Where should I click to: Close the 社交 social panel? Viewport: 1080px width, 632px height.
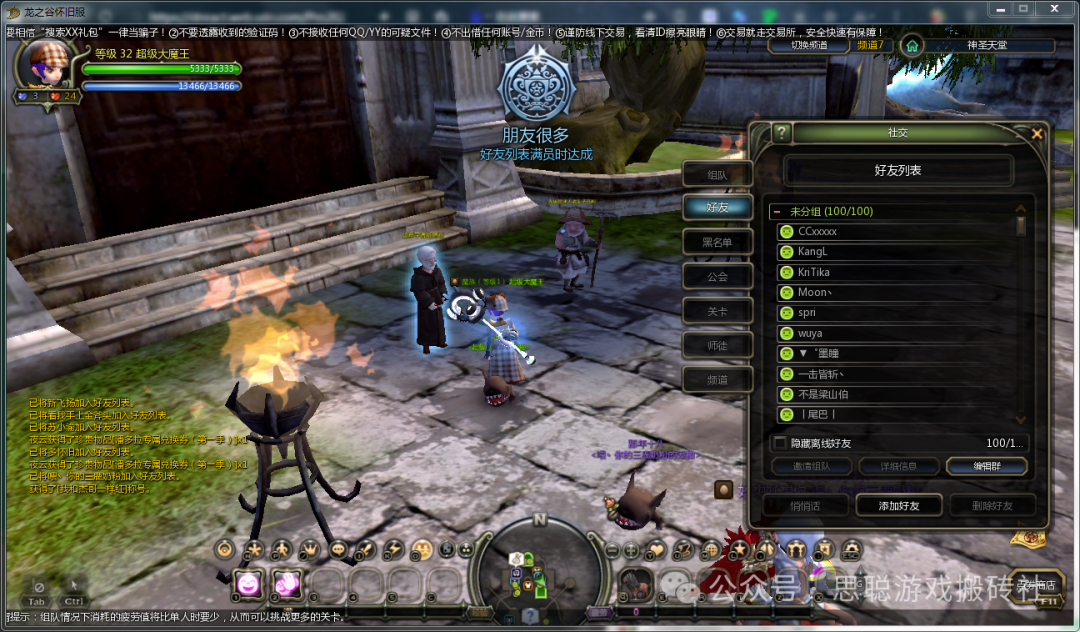[1037, 133]
